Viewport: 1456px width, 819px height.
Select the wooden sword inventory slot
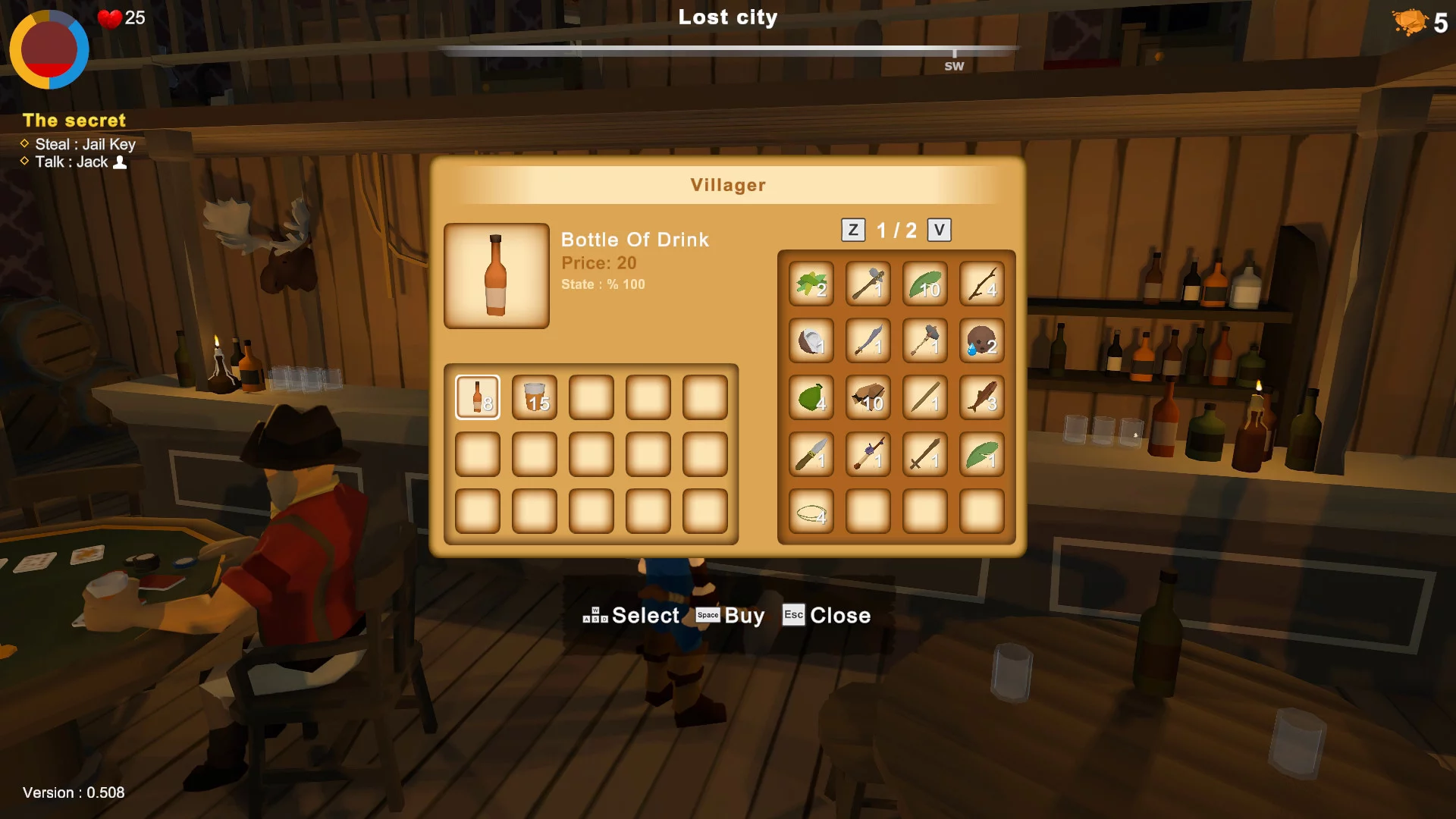tap(925, 454)
